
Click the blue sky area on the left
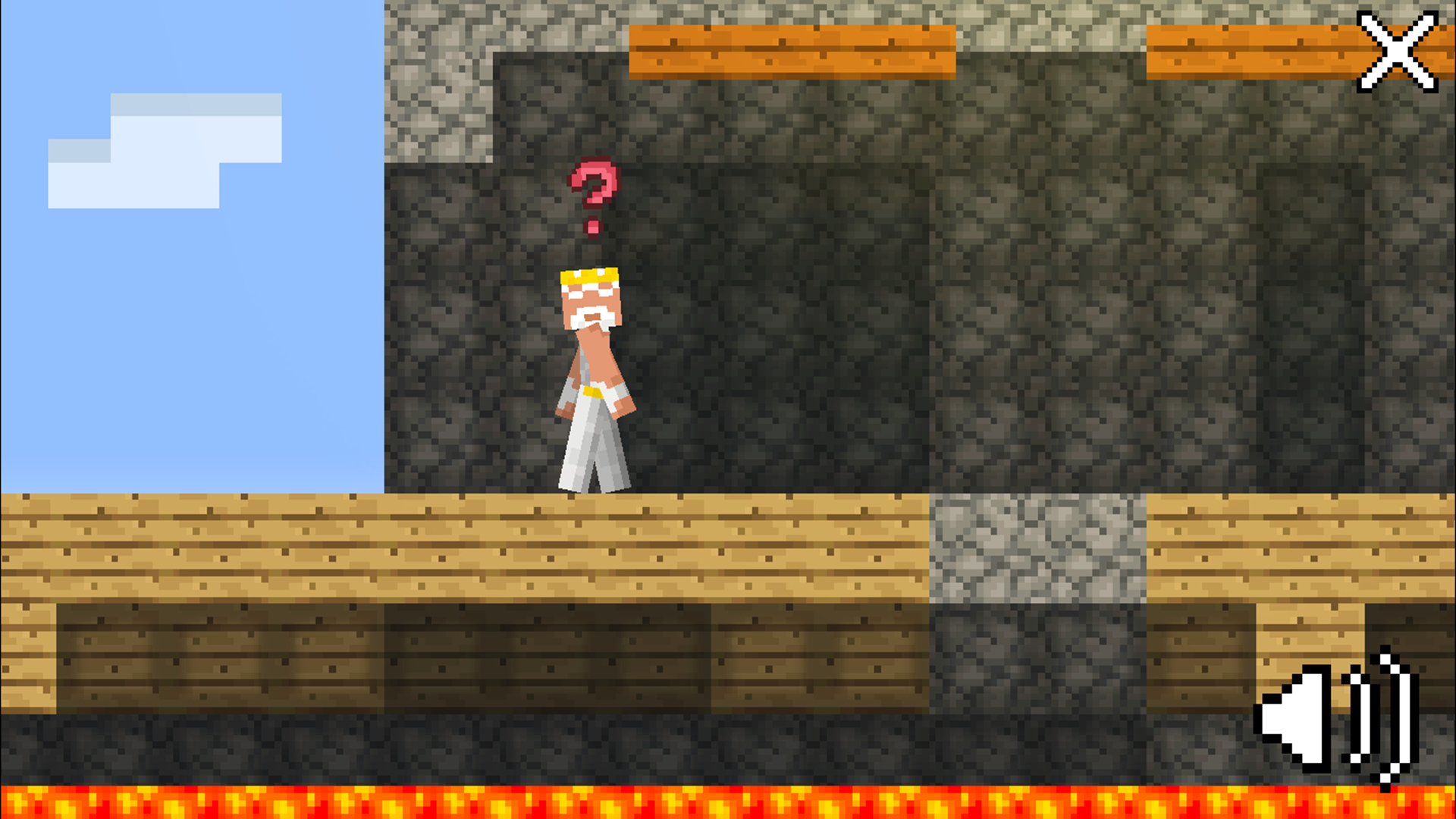pos(190,341)
